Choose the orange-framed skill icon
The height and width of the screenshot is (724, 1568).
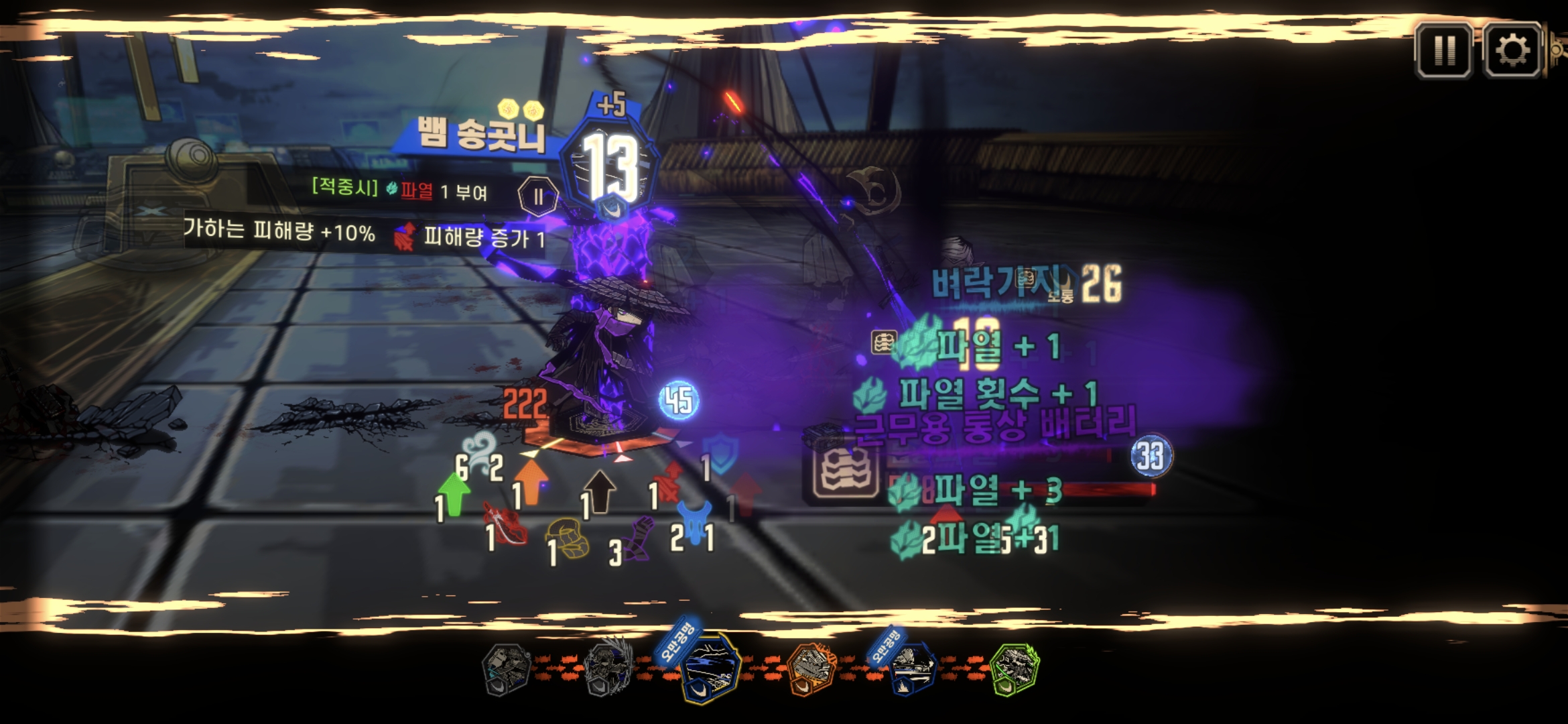pos(812,667)
